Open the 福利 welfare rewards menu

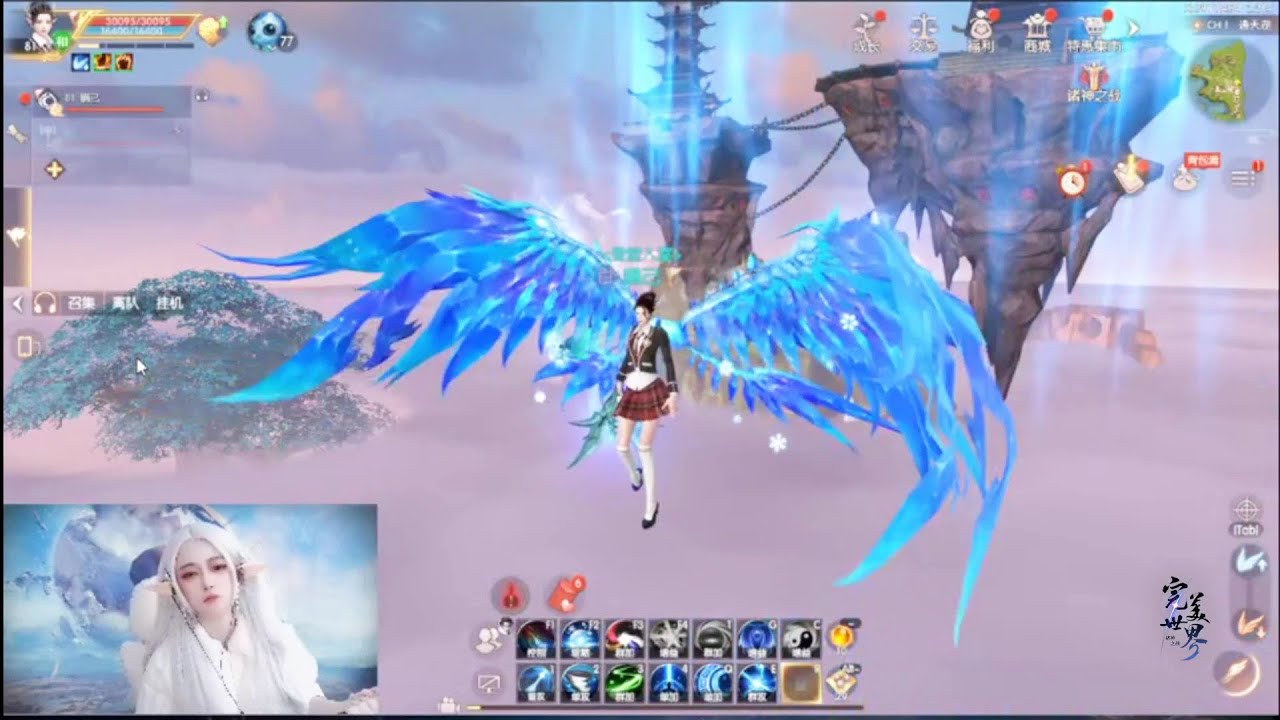click(980, 29)
